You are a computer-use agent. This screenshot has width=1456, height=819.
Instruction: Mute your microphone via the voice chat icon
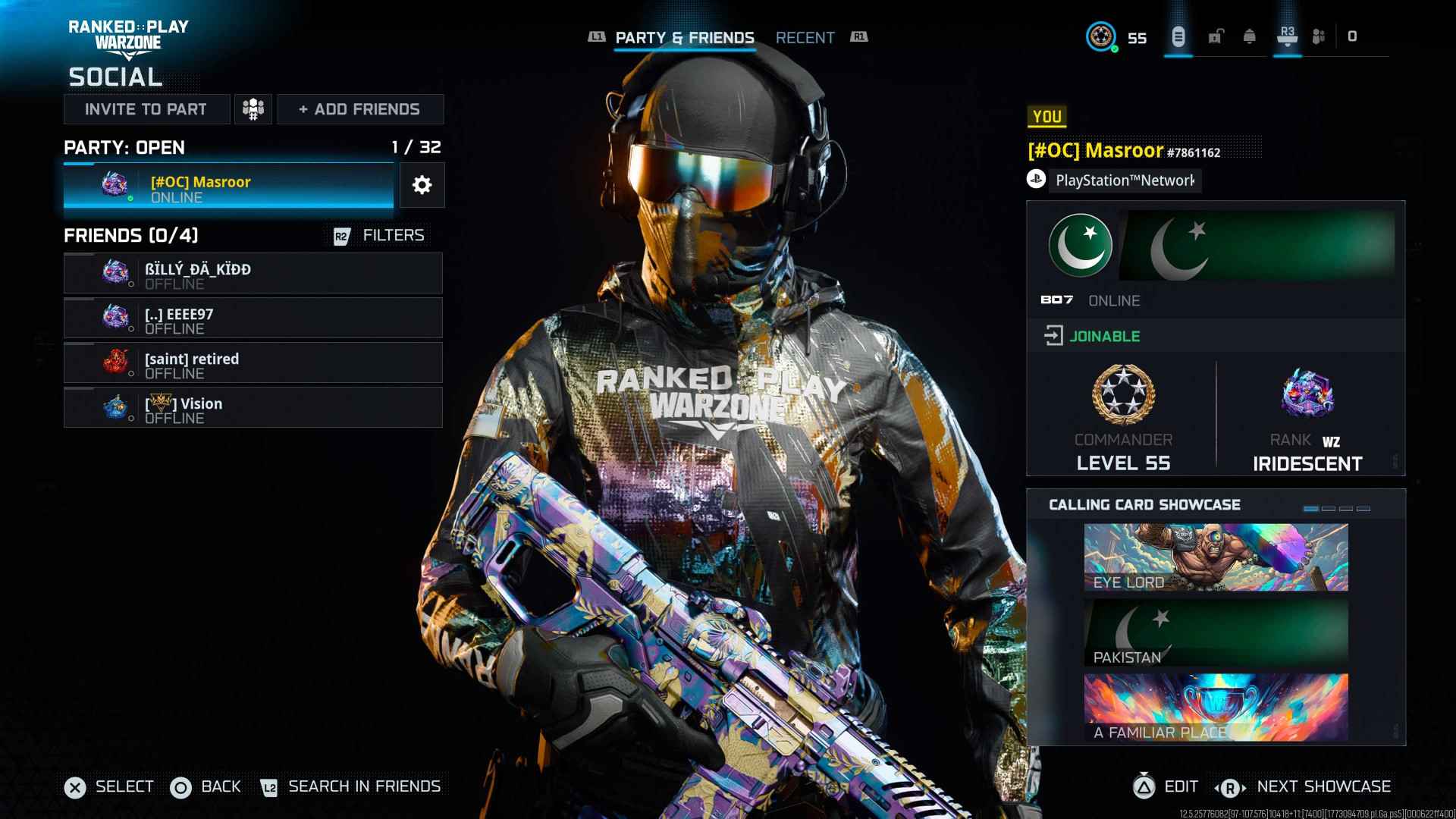click(x=1178, y=36)
